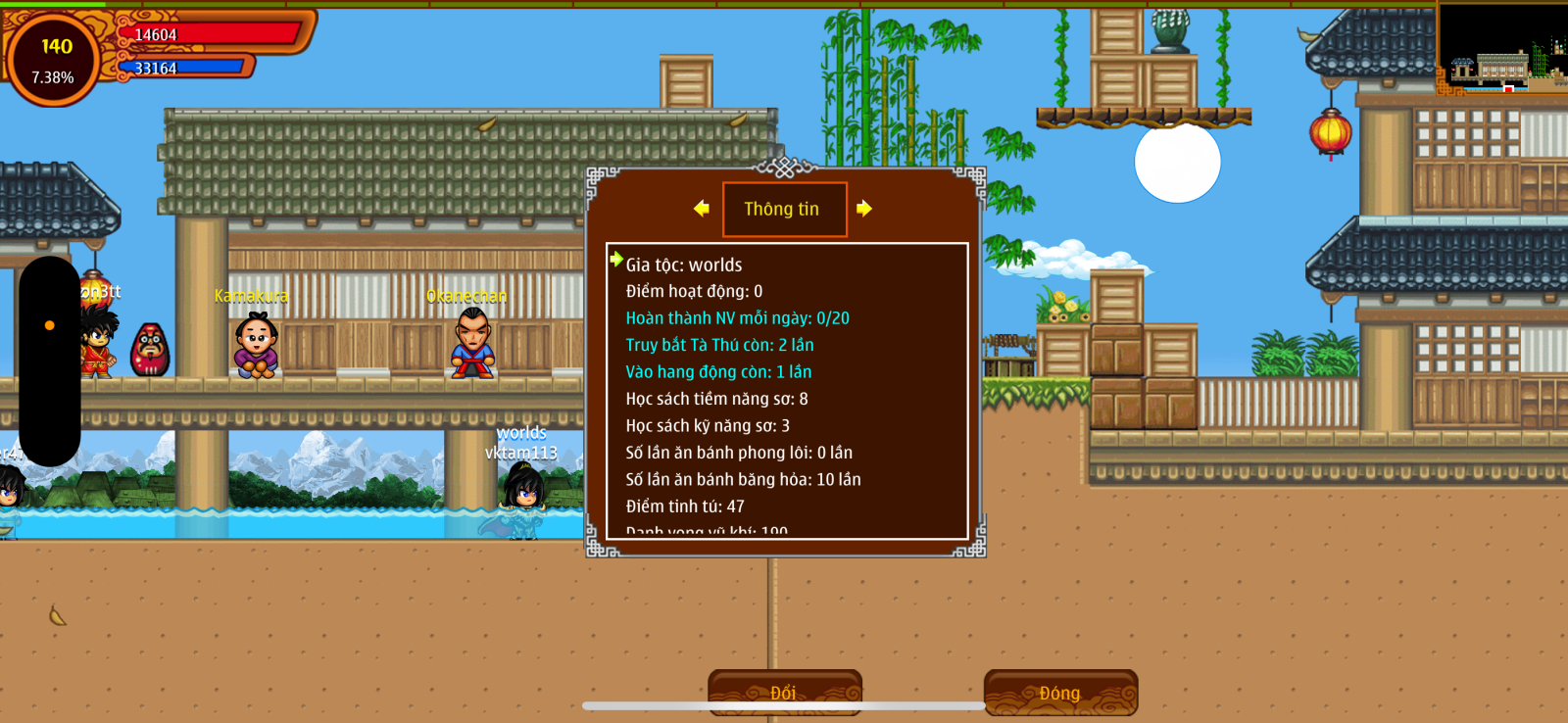Close the panel with Đóng
The image size is (1568, 723).
pyautogui.click(x=1060, y=692)
